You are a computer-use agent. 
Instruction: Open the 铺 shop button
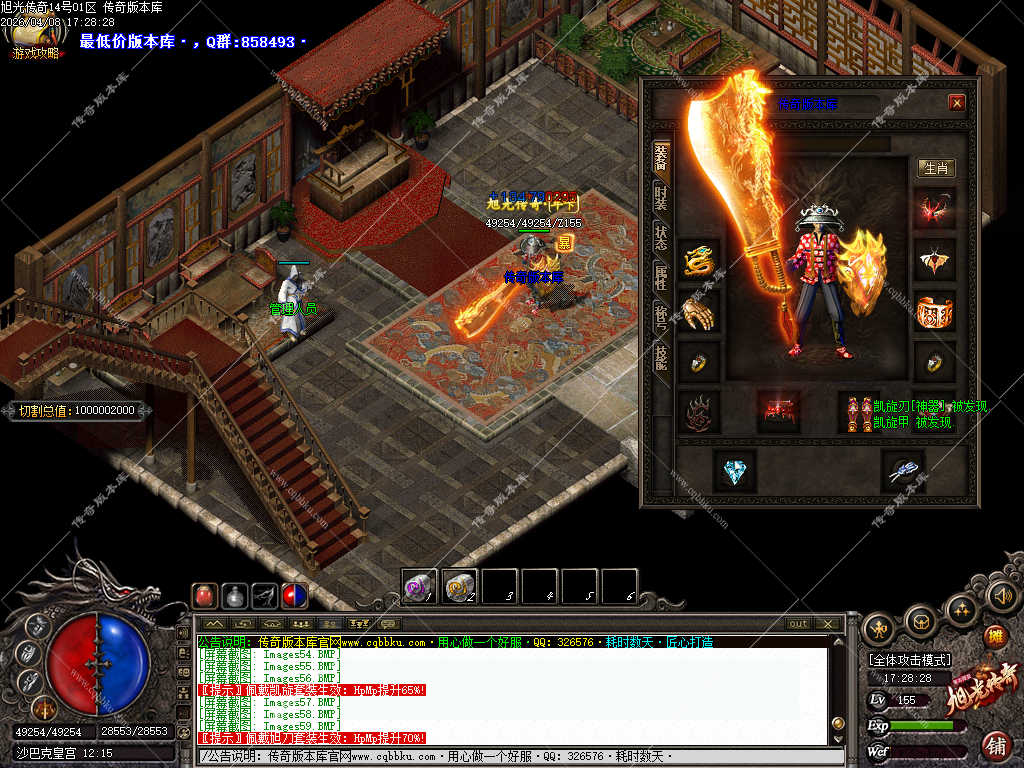pyautogui.click(x=996, y=745)
